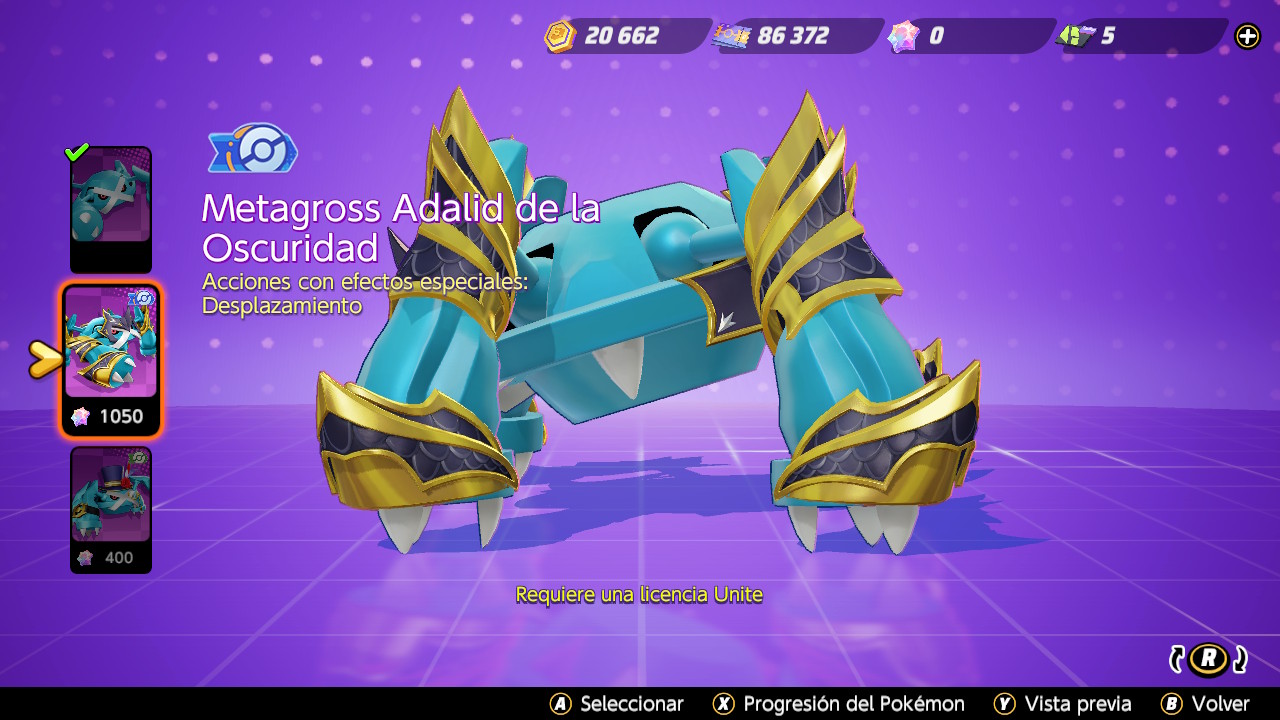The height and width of the screenshot is (720, 1280).
Task: Go back with Volver
Action: tap(1205, 704)
